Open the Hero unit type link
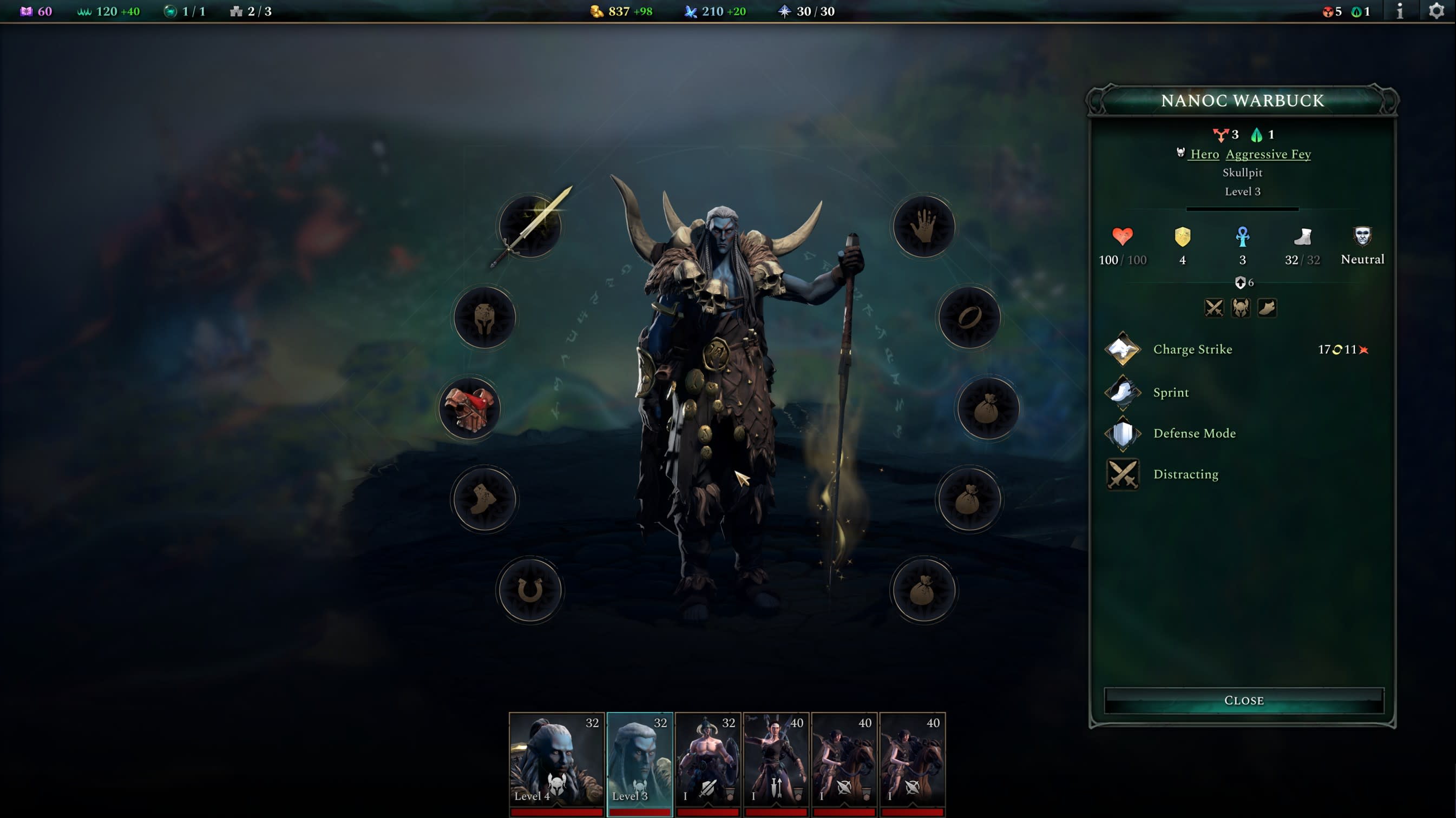Image resolution: width=1456 pixels, height=818 pixels. [1204, 154]
